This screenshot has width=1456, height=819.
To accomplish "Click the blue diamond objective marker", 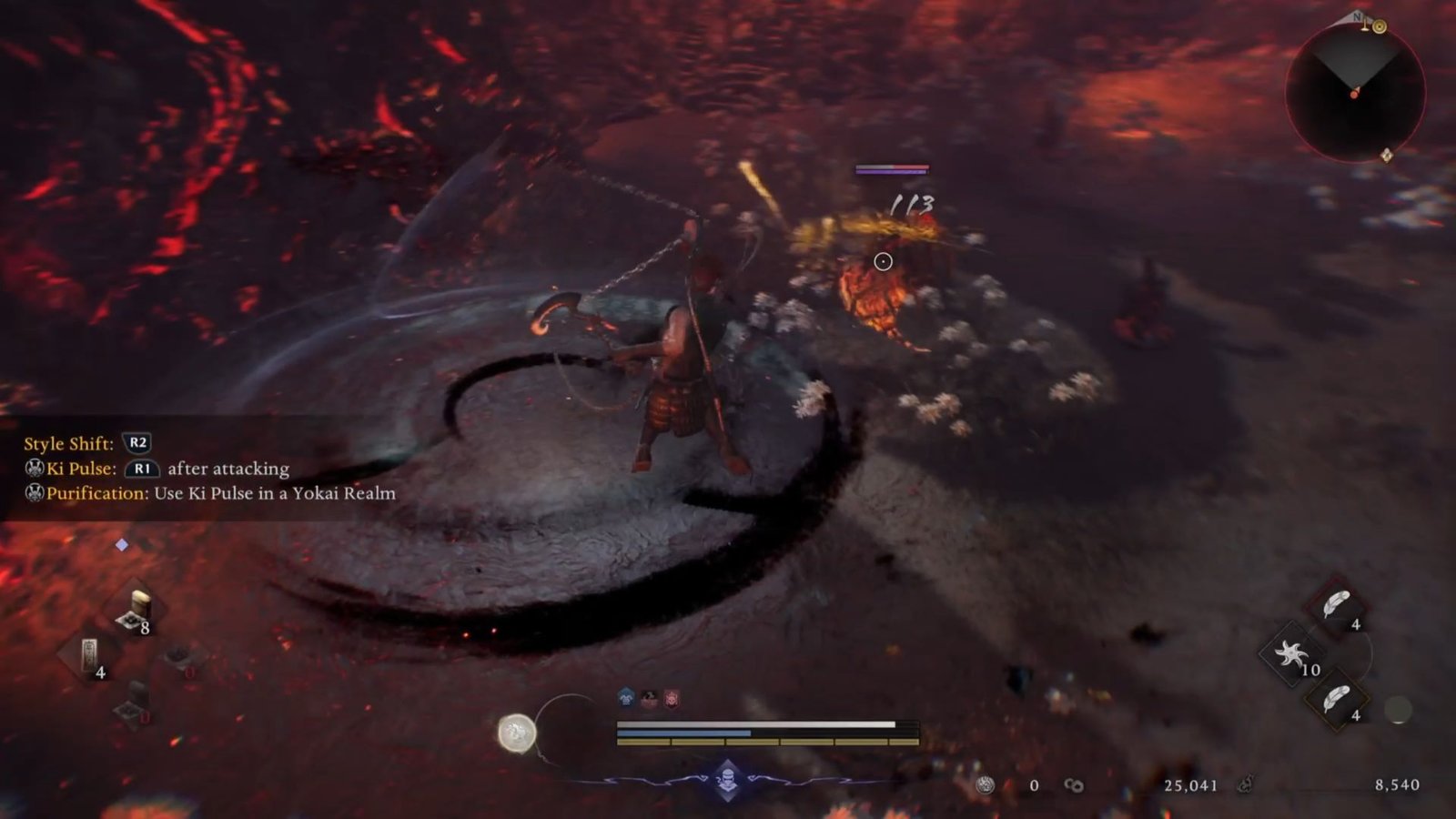I will click(x=122, y=543).
